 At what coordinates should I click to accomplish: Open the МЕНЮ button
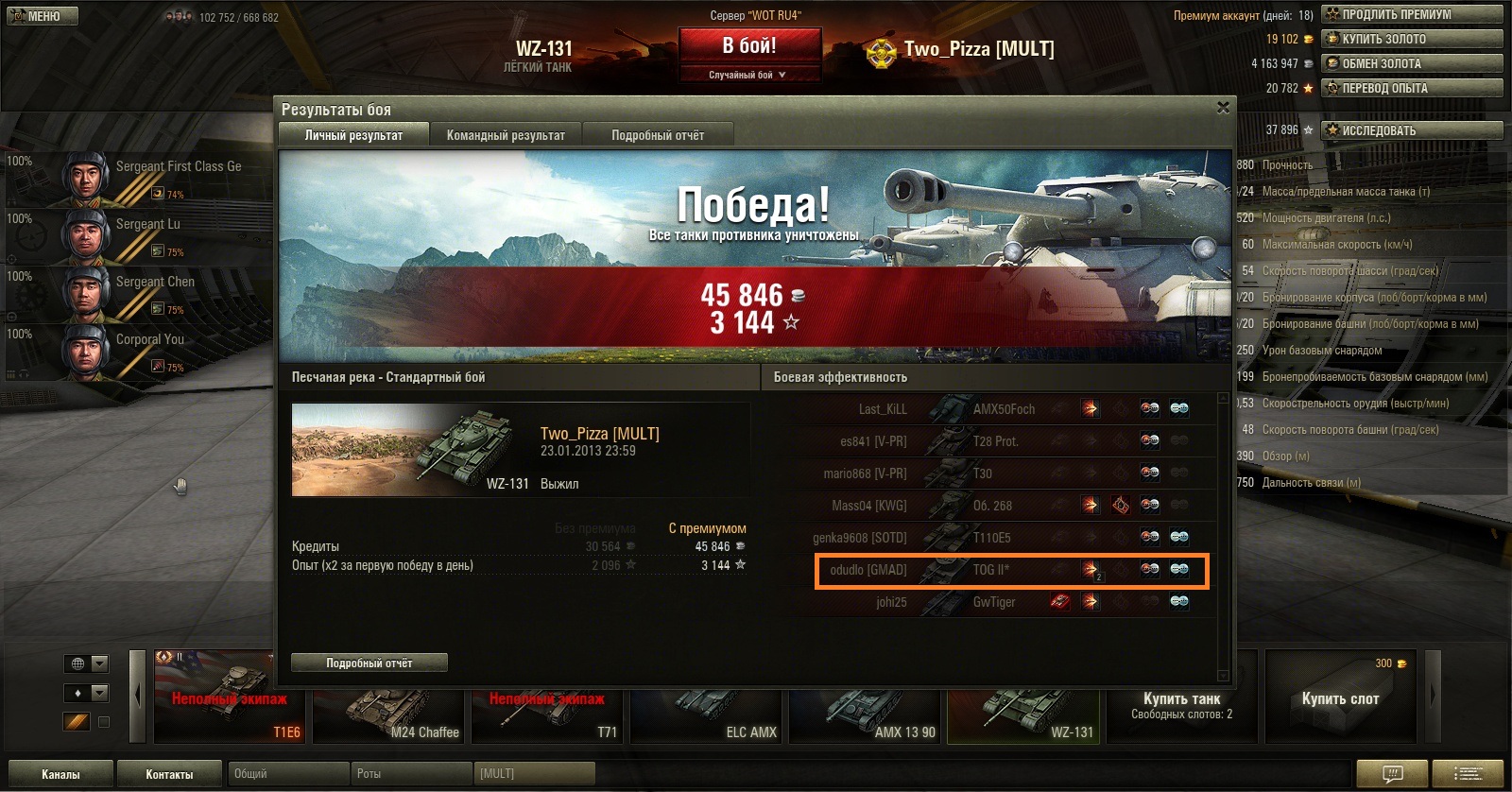point(43,16)
